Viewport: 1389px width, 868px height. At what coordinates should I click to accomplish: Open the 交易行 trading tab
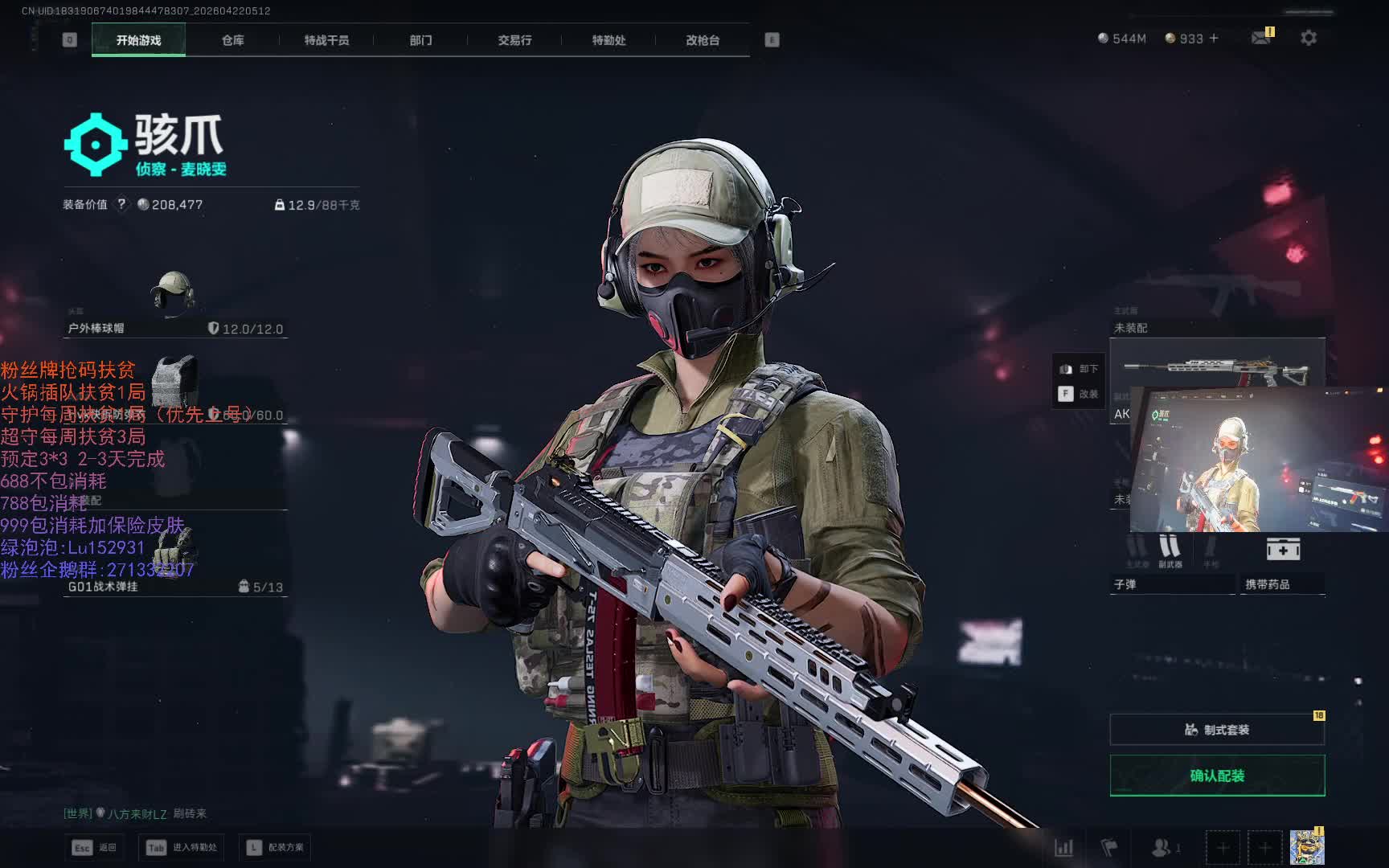(514, 40)
